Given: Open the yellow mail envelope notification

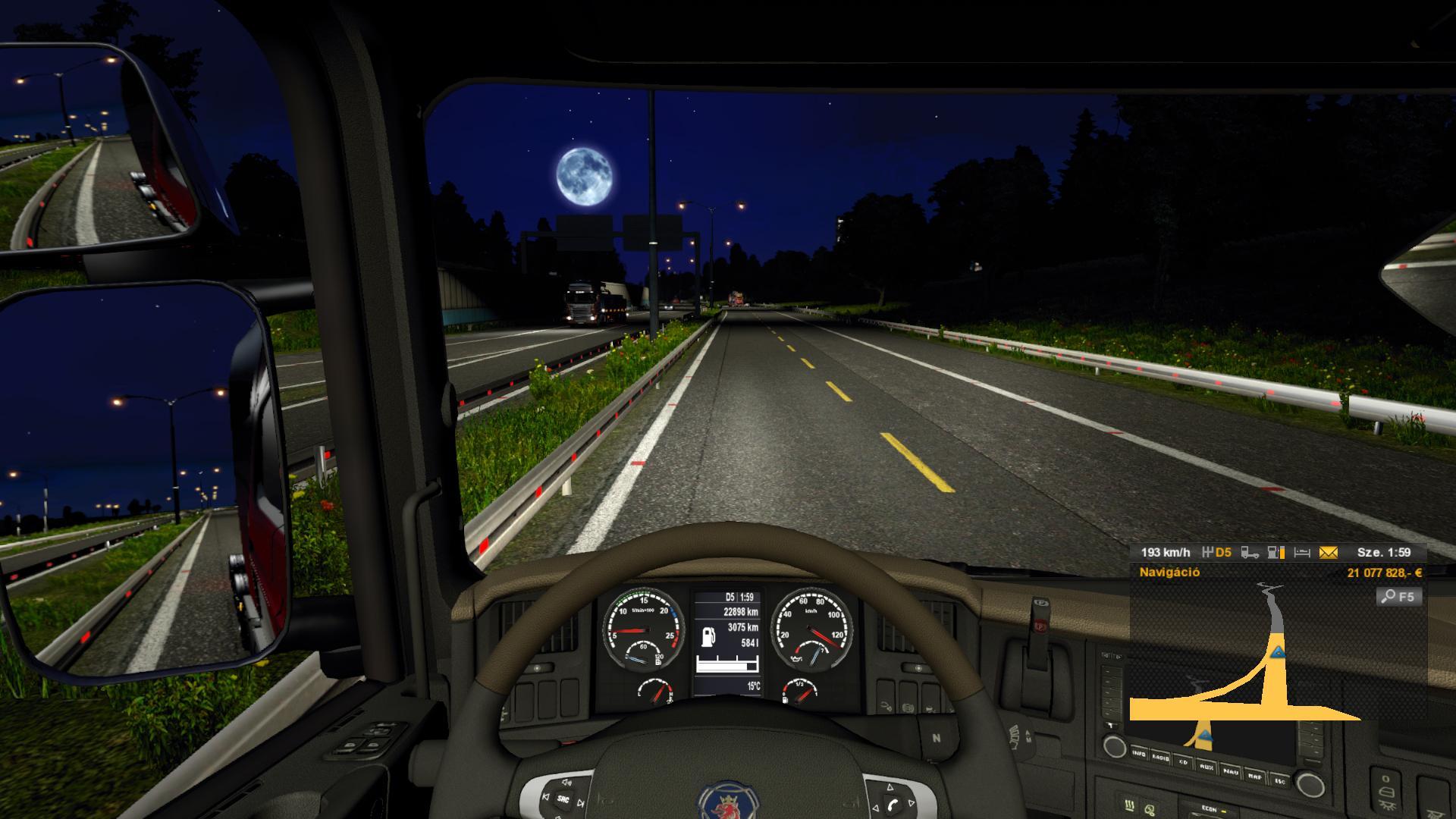Looking at the screenshot, I should [x=1328, y=553].
